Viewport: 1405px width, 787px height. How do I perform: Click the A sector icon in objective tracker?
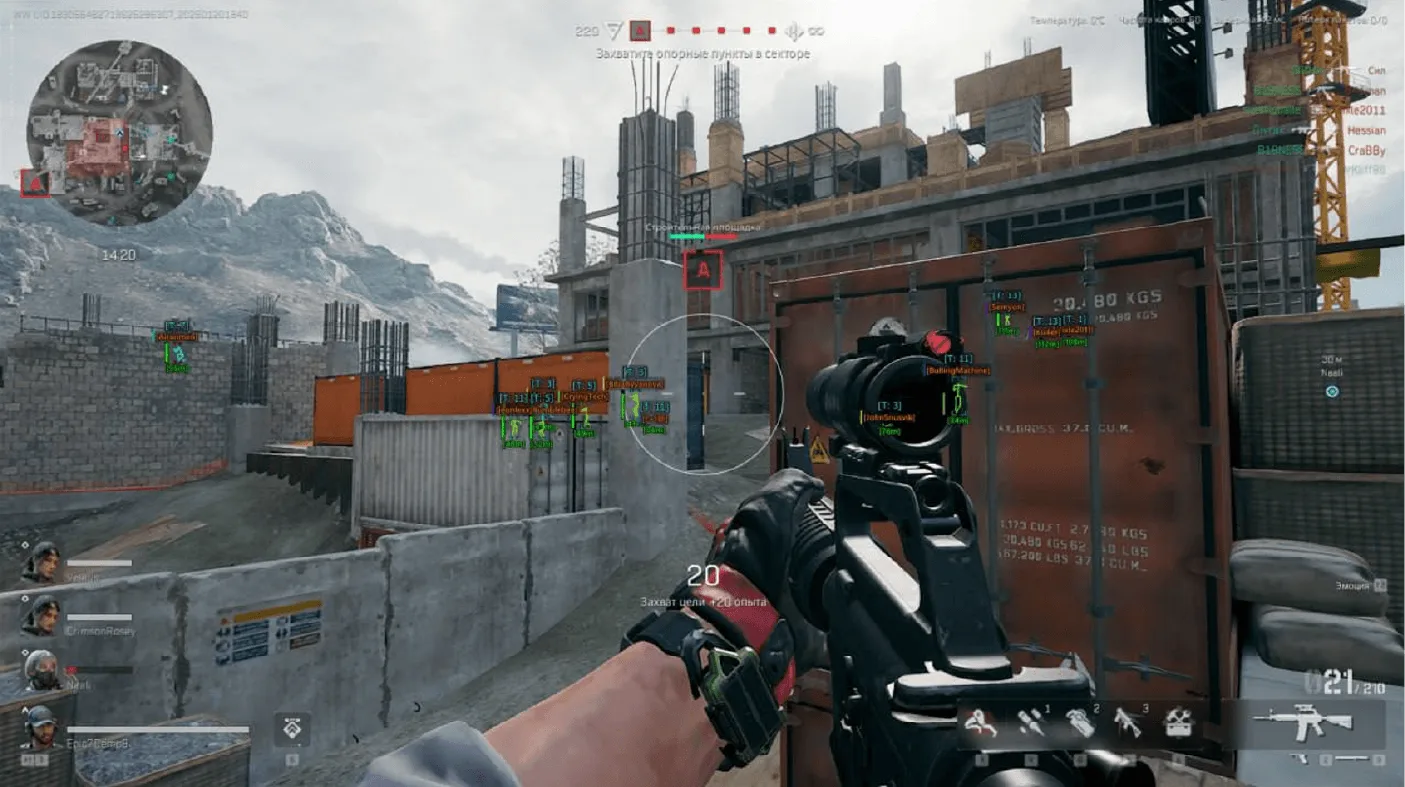[x=640, y=31]
